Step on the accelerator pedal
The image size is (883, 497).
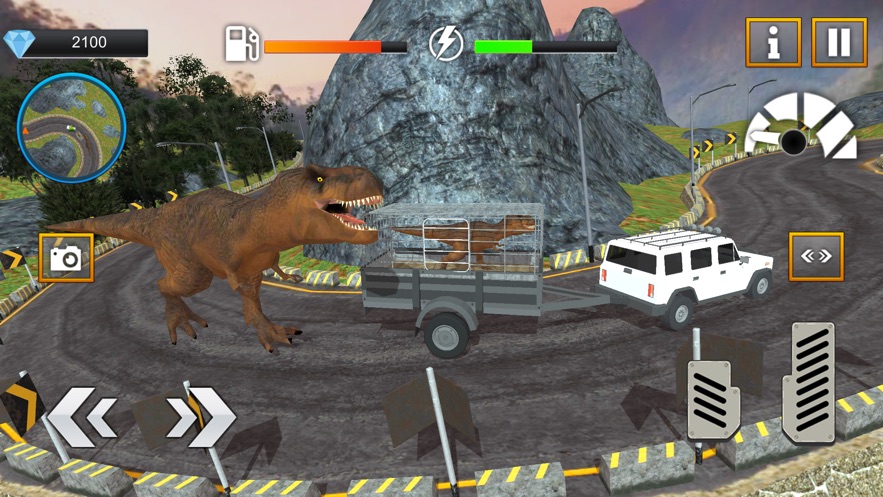[x=808, y=382]
